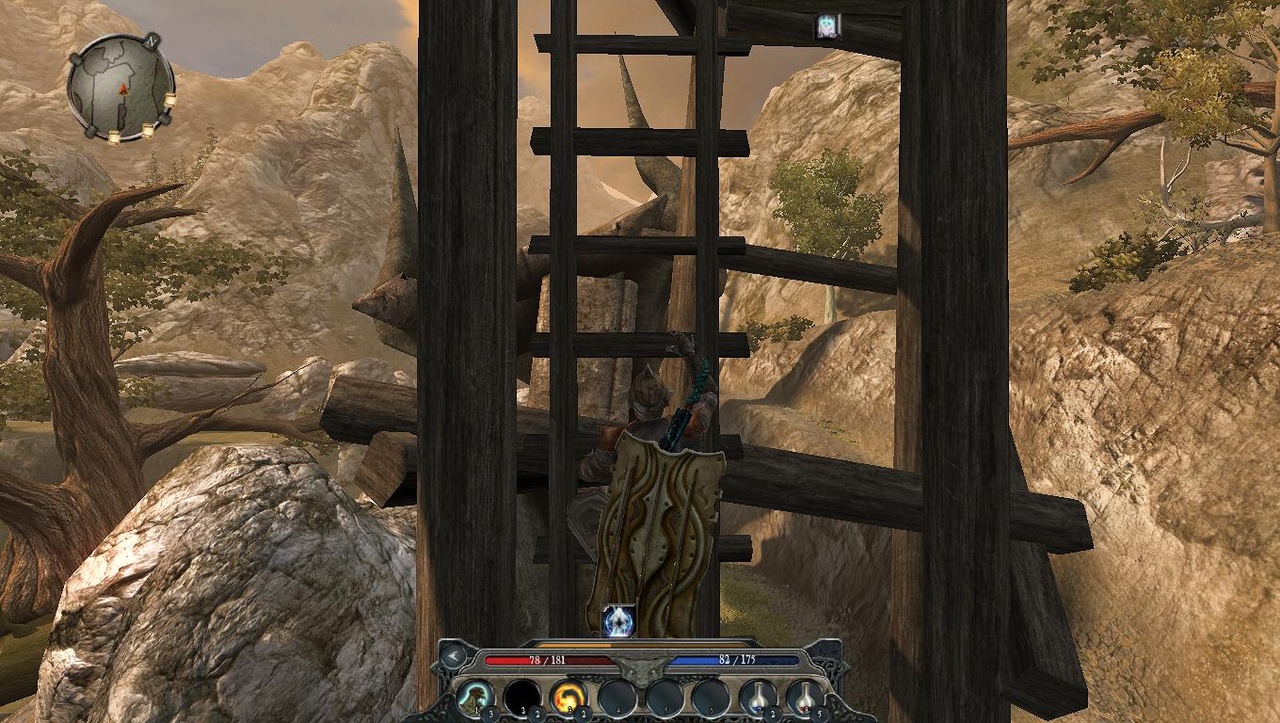Click empty hotbar slot 4

618,697
